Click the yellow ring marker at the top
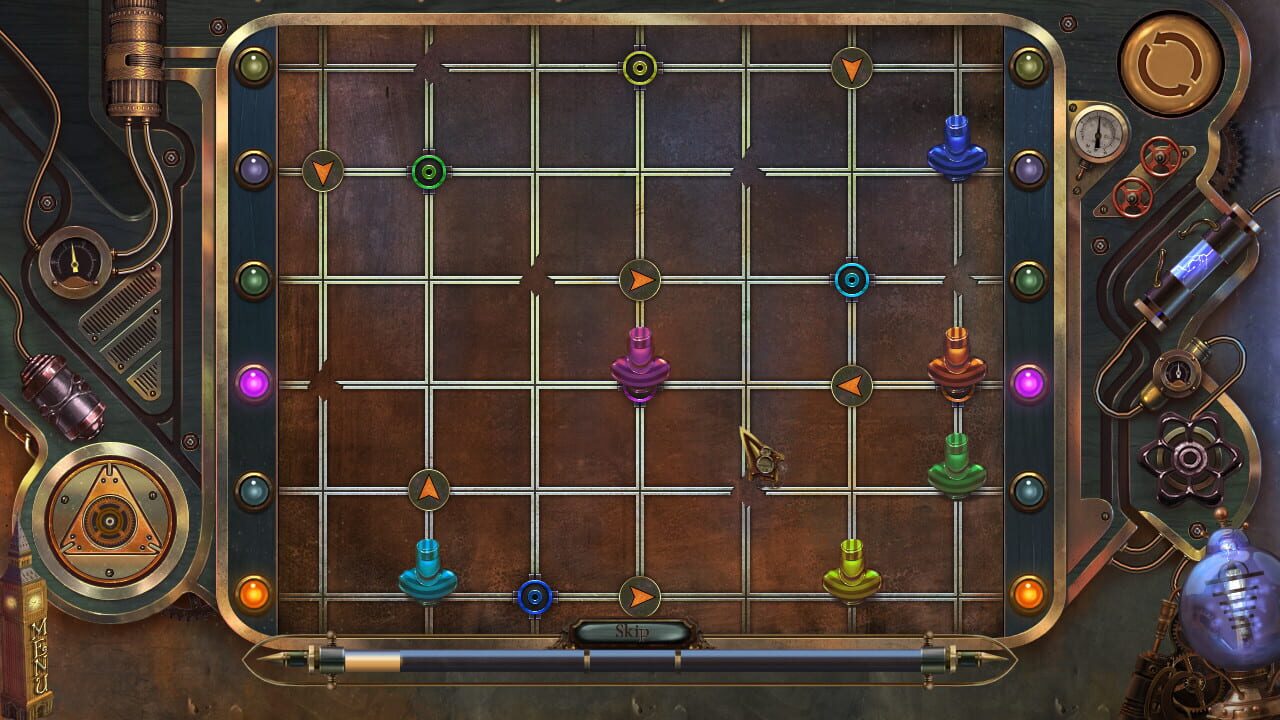1280x720 pixels. point(637,69)
